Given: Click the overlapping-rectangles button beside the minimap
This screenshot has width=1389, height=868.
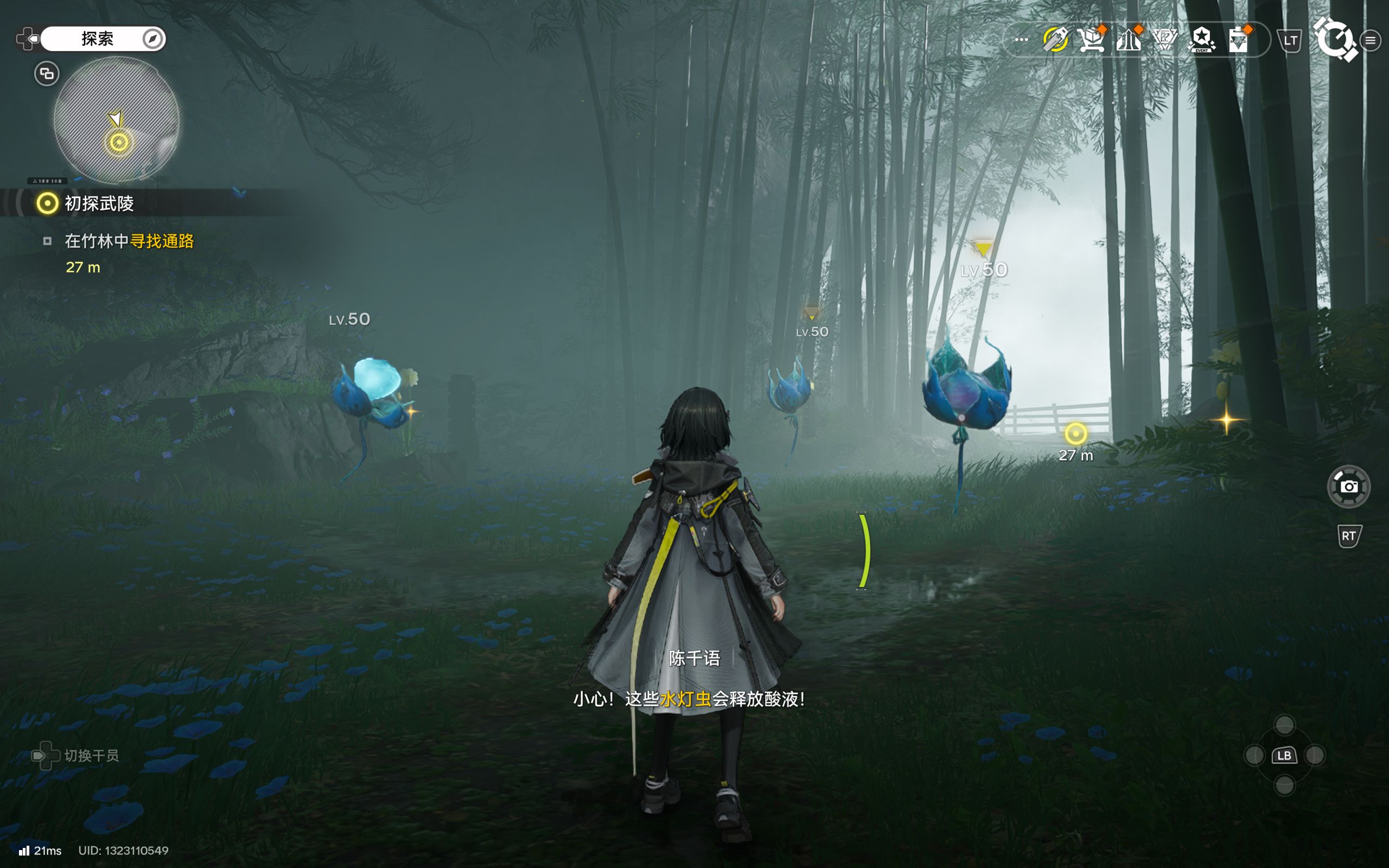Looking at the screenshot, I should pos(47,73).
